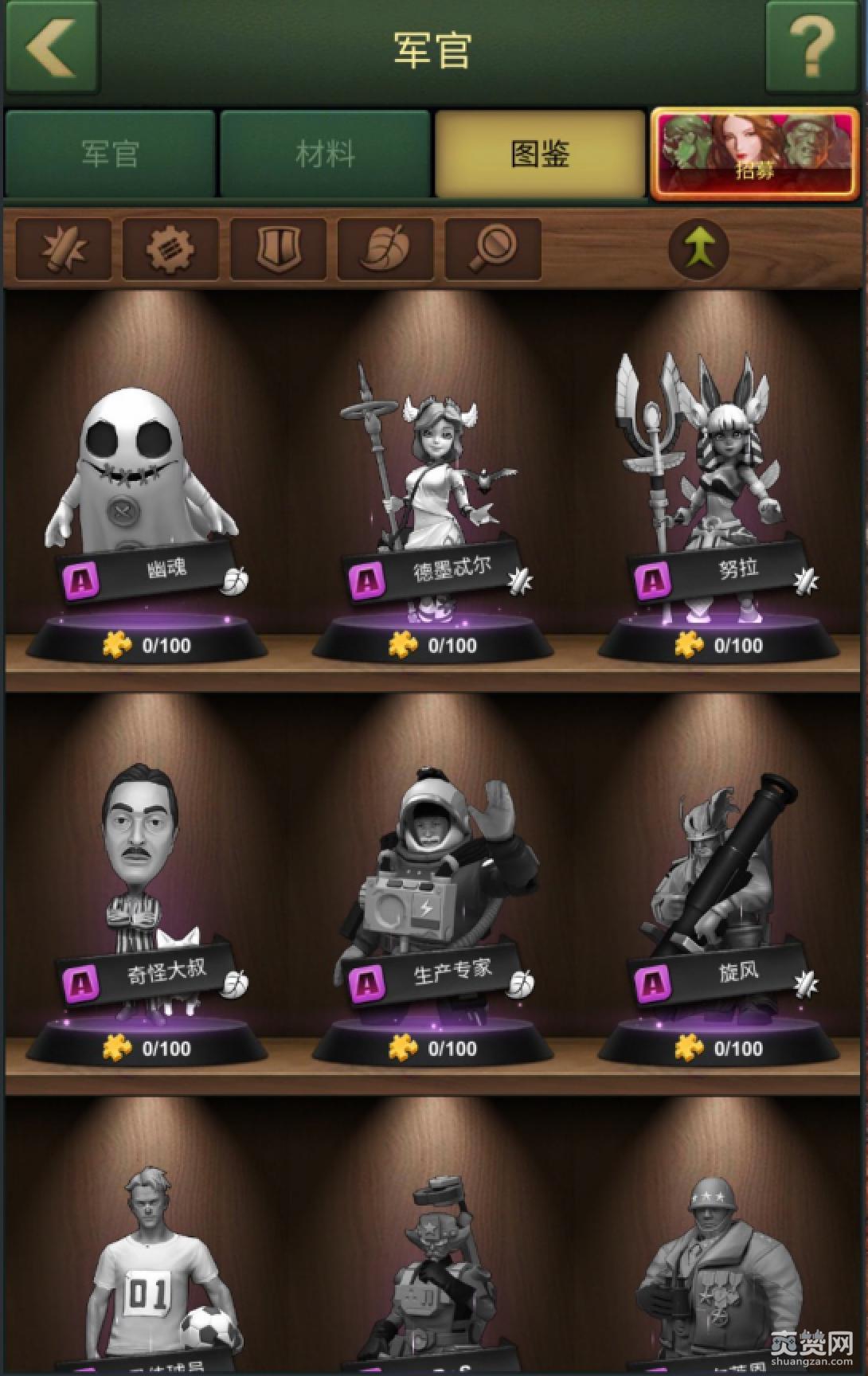Image resolution: width=868 pixels, height=1376 pixels.
Task: Filter officers by the gear icon
Action: coord(170,248)
